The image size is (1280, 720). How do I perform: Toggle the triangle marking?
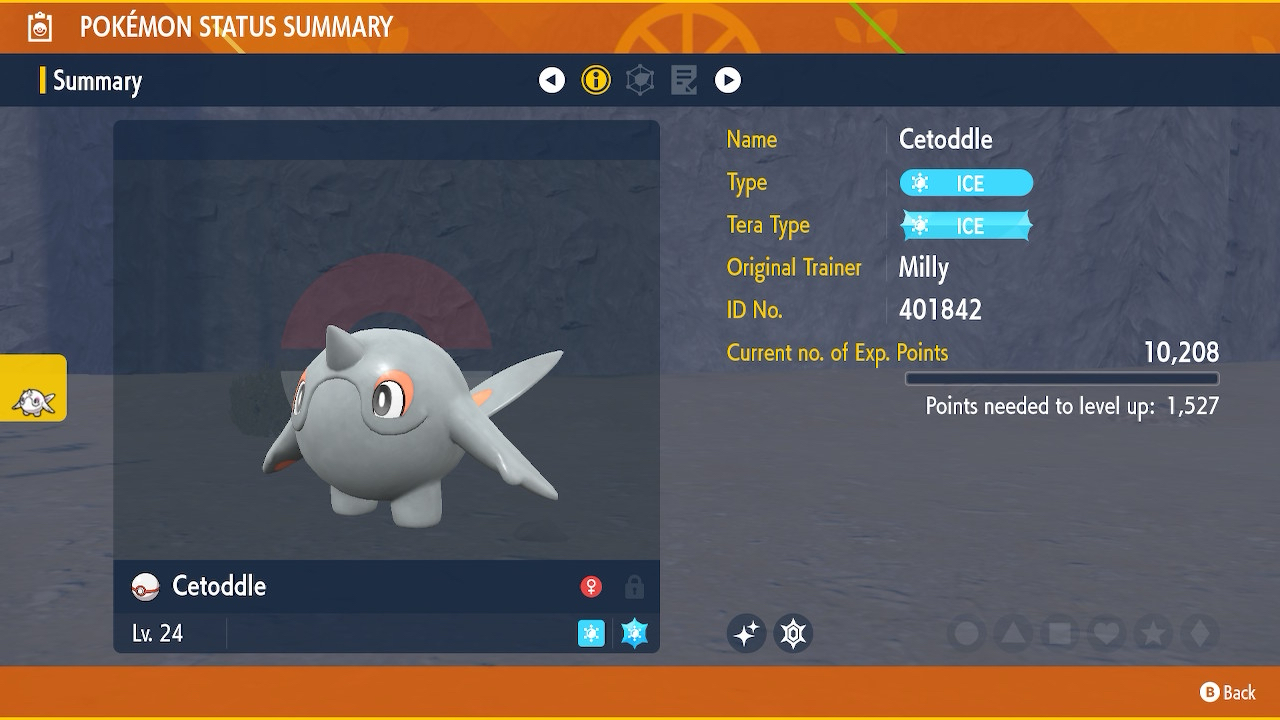click(x=1013, y=633)
